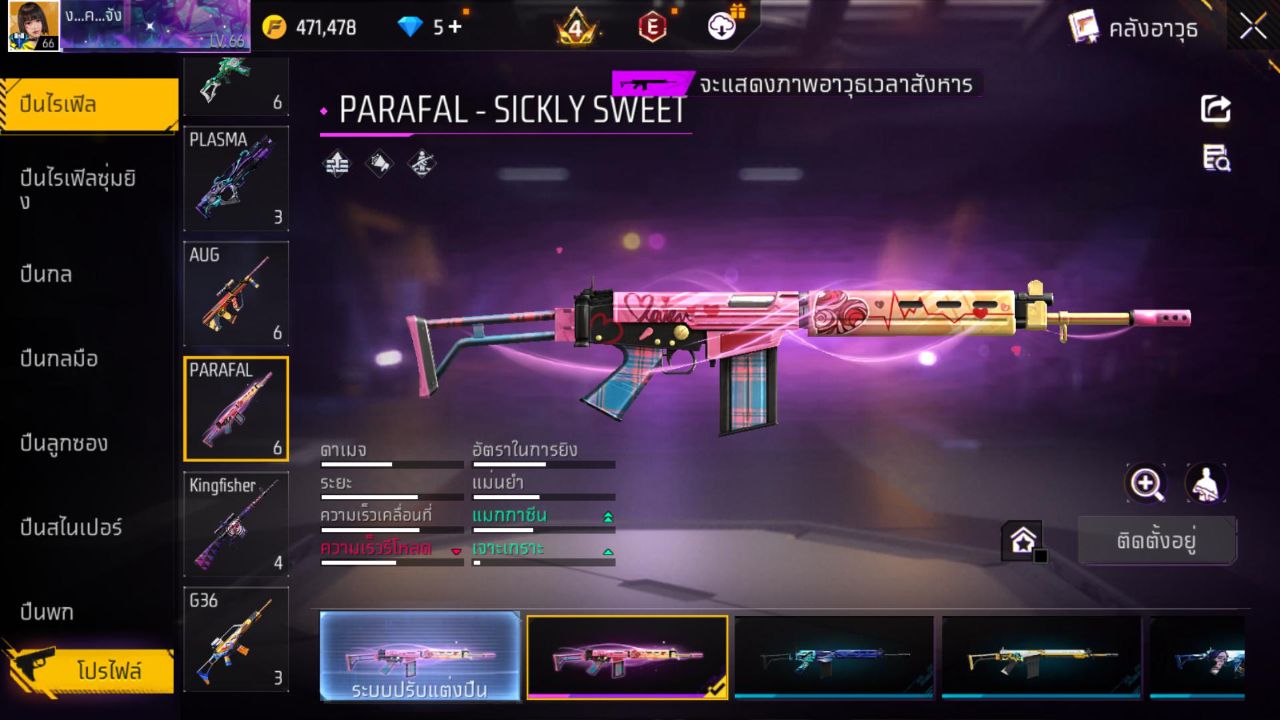The width and height of the screenshot is (1280, 720).
Task: Click the download arrow icon in top bar
Action: [x=722, y=26]
